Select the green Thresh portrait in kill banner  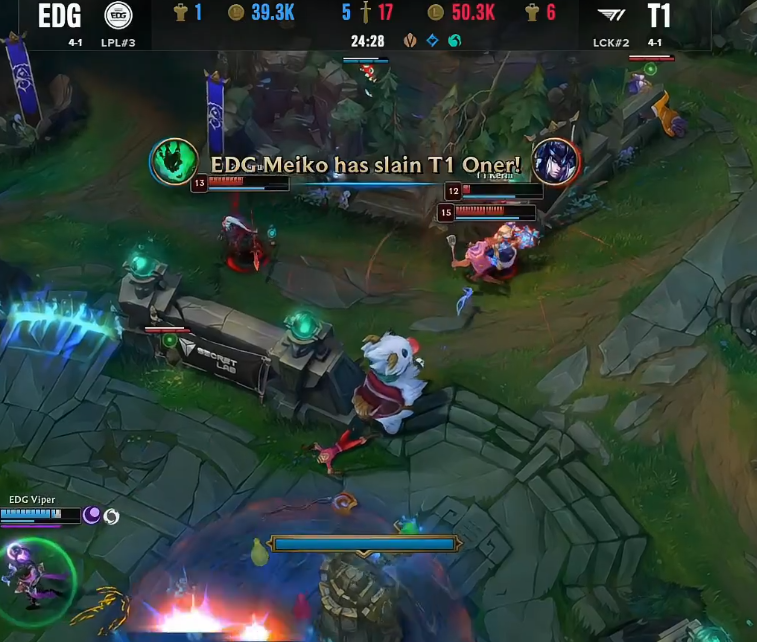(x=173, y=162)
